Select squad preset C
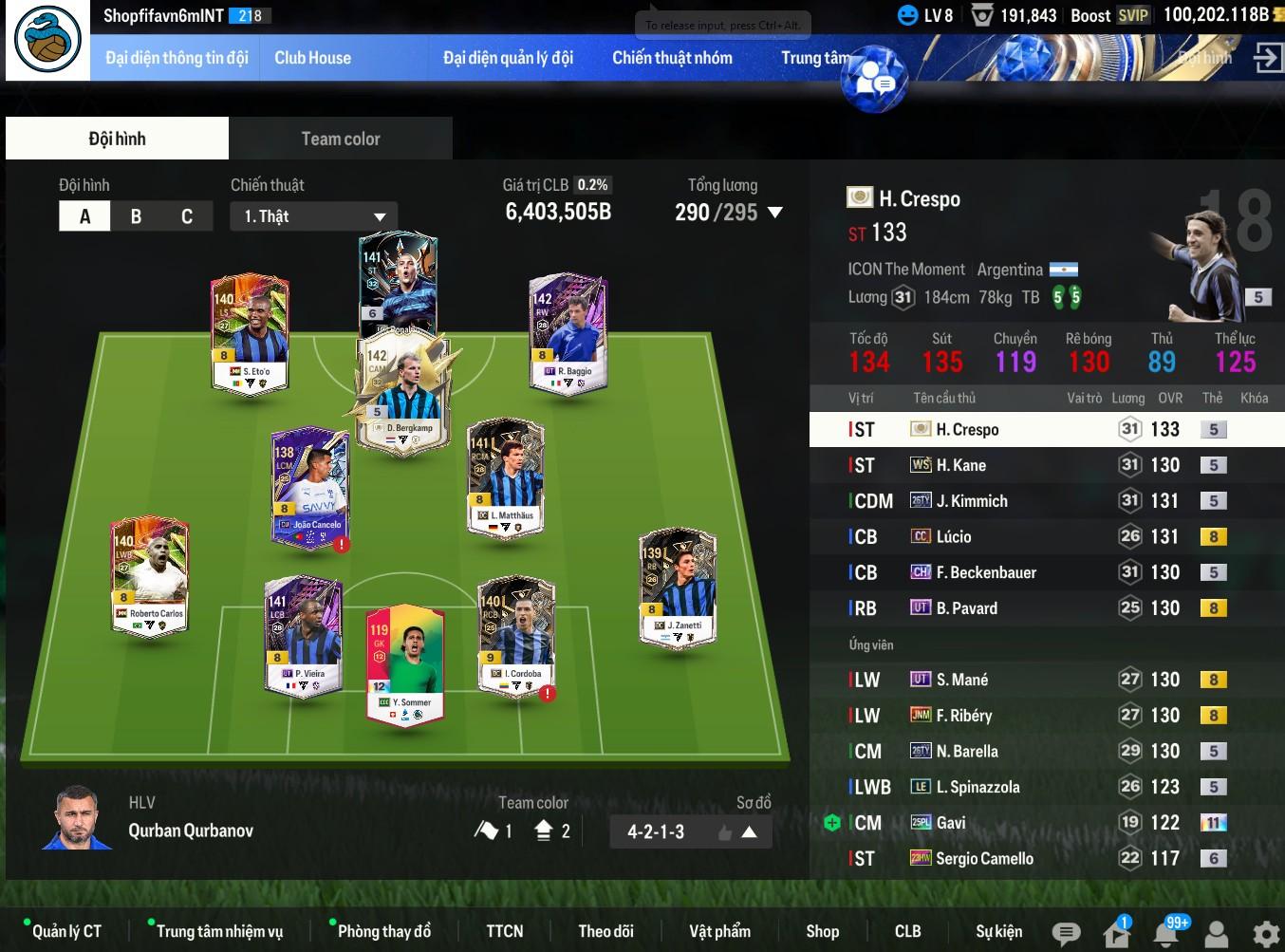The height and width of the screenshot is (952, 1285). pyautogui.click(x=187, y=216)
